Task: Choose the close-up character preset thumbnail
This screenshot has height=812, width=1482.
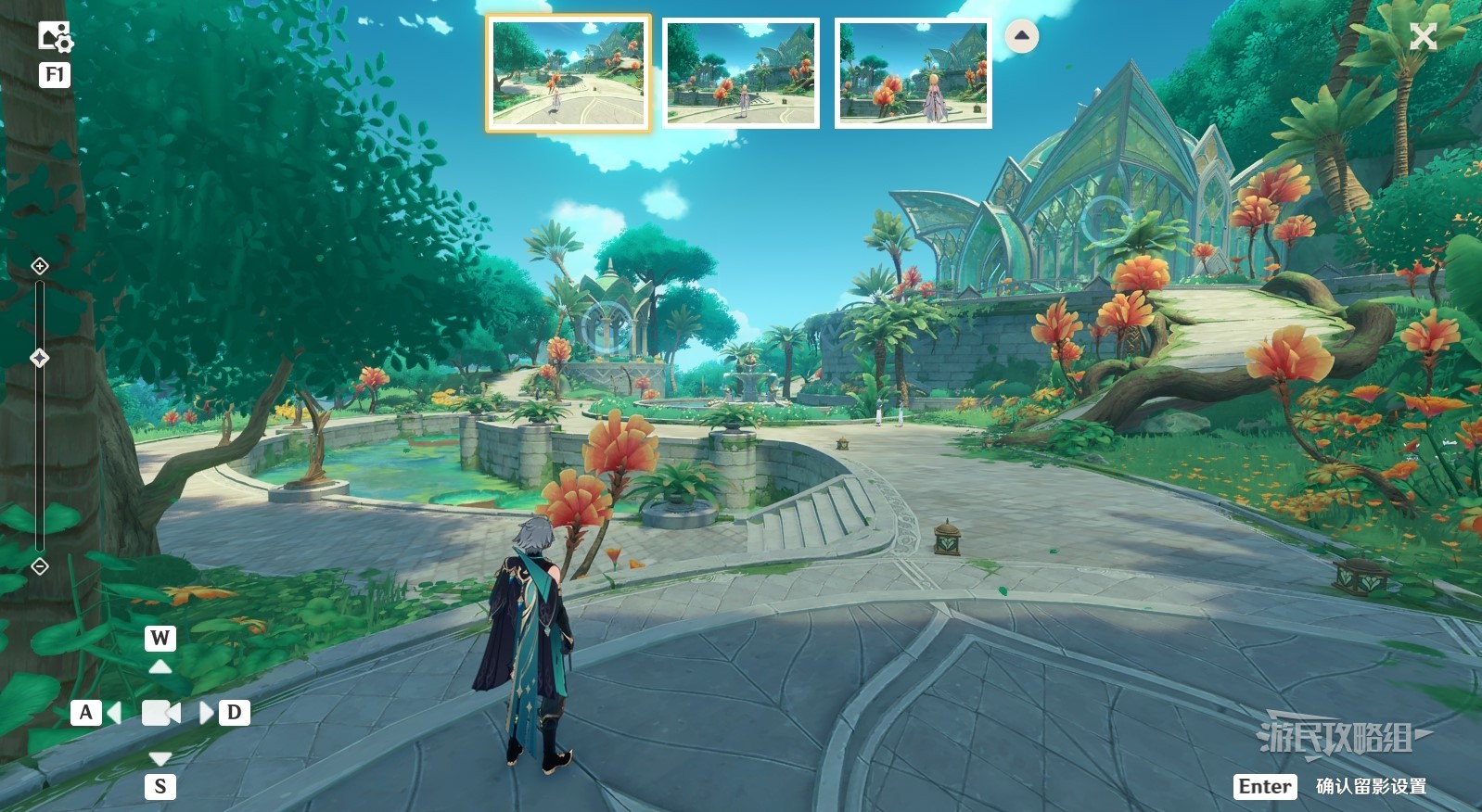Action: pos(913,73)
